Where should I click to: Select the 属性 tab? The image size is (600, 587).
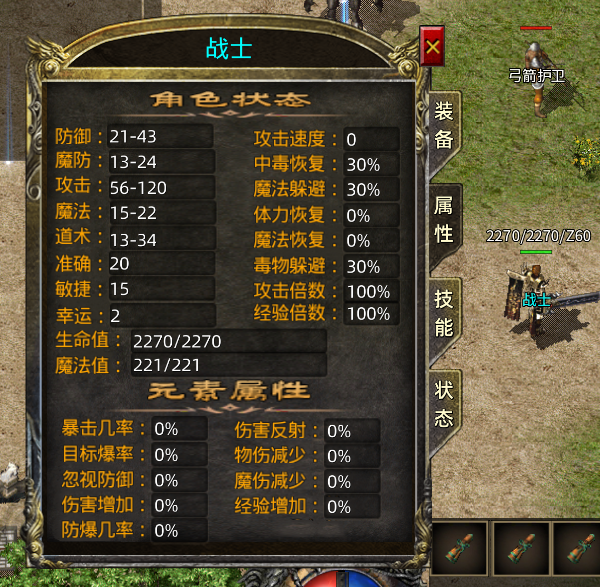coord(443,220)
